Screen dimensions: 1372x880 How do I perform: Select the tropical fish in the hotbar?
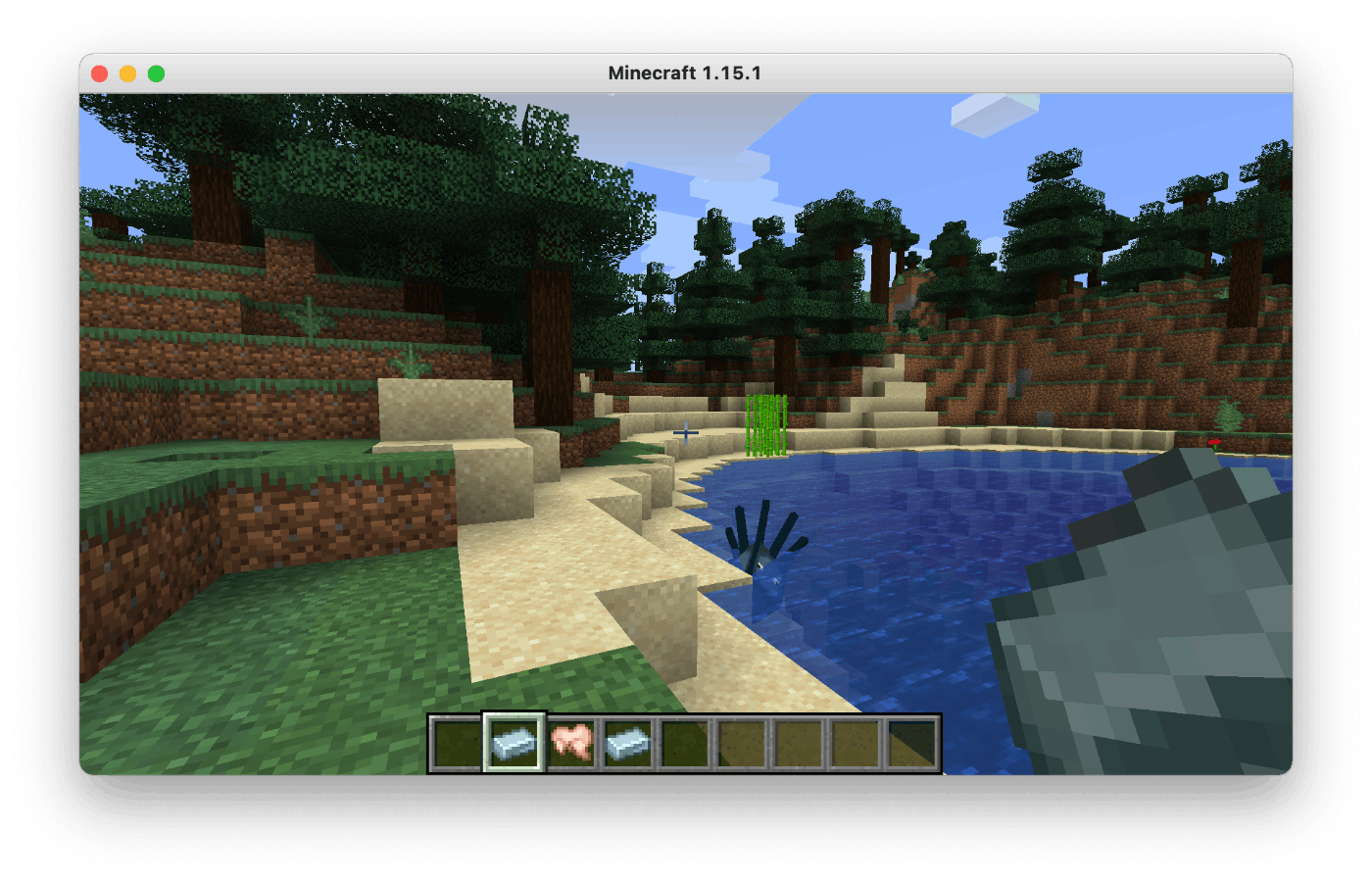[x=568, y=742]
